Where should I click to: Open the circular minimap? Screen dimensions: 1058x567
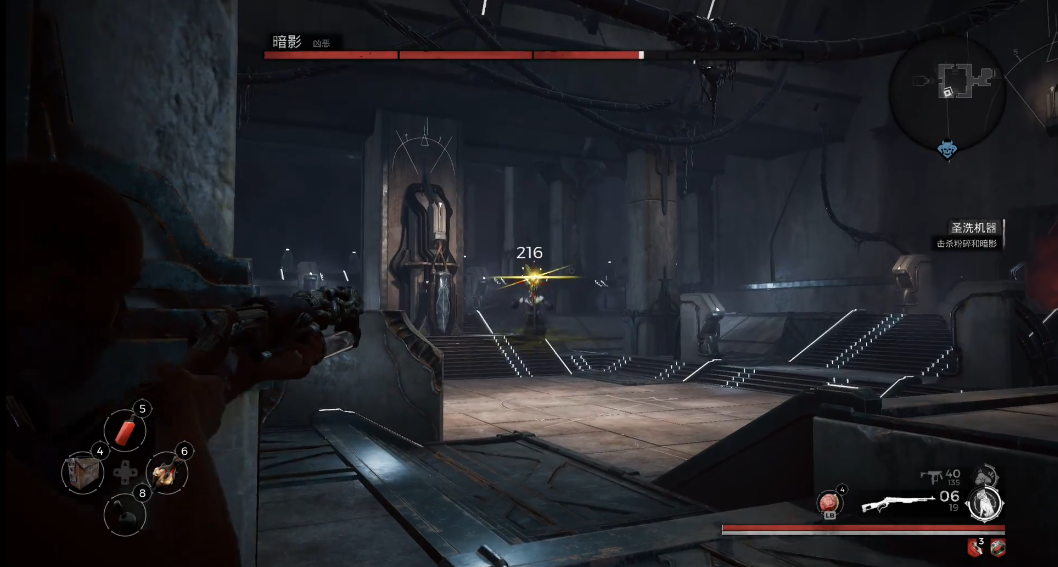(946, 91)
